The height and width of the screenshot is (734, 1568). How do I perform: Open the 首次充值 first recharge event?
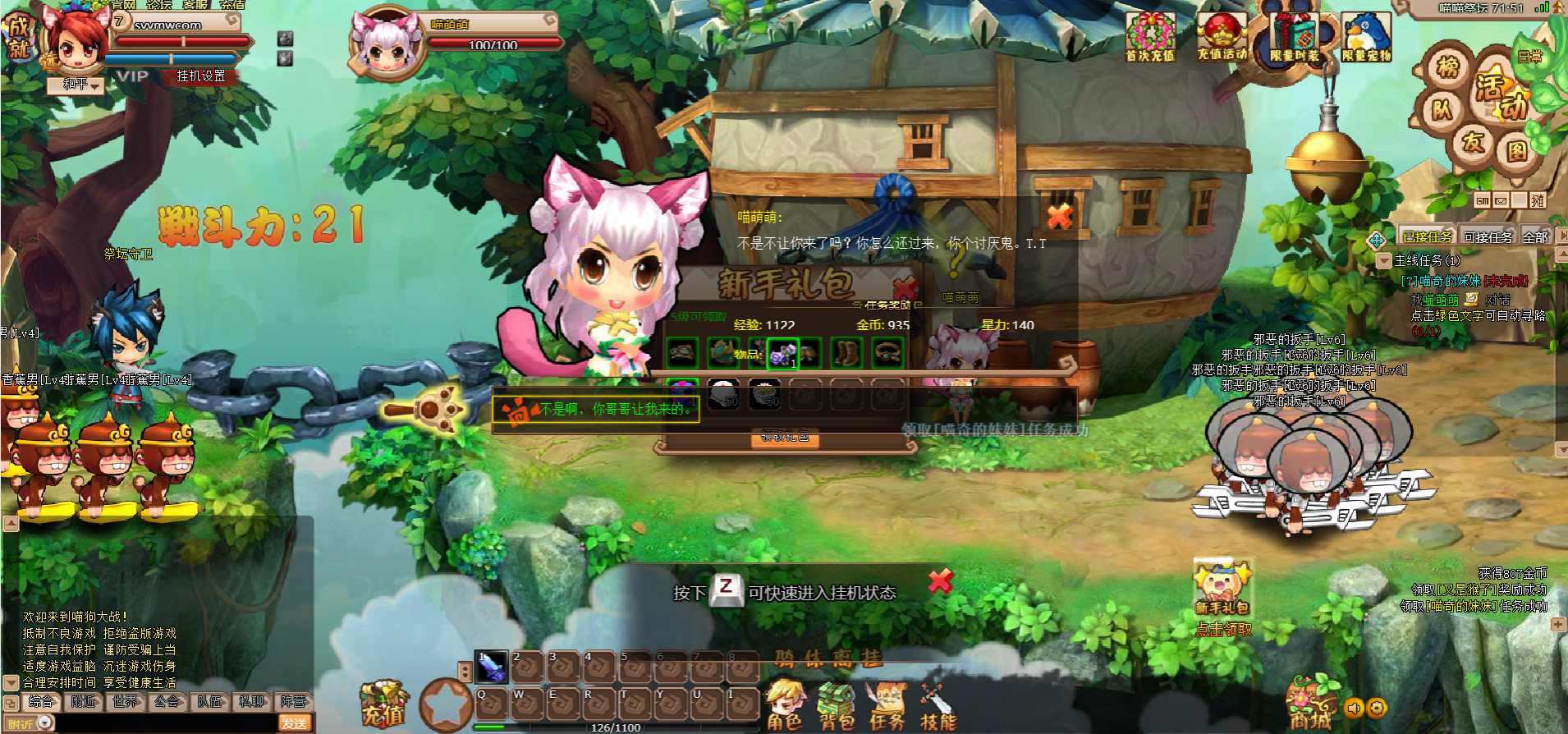pyautogui.click(x=1150, y=39)
